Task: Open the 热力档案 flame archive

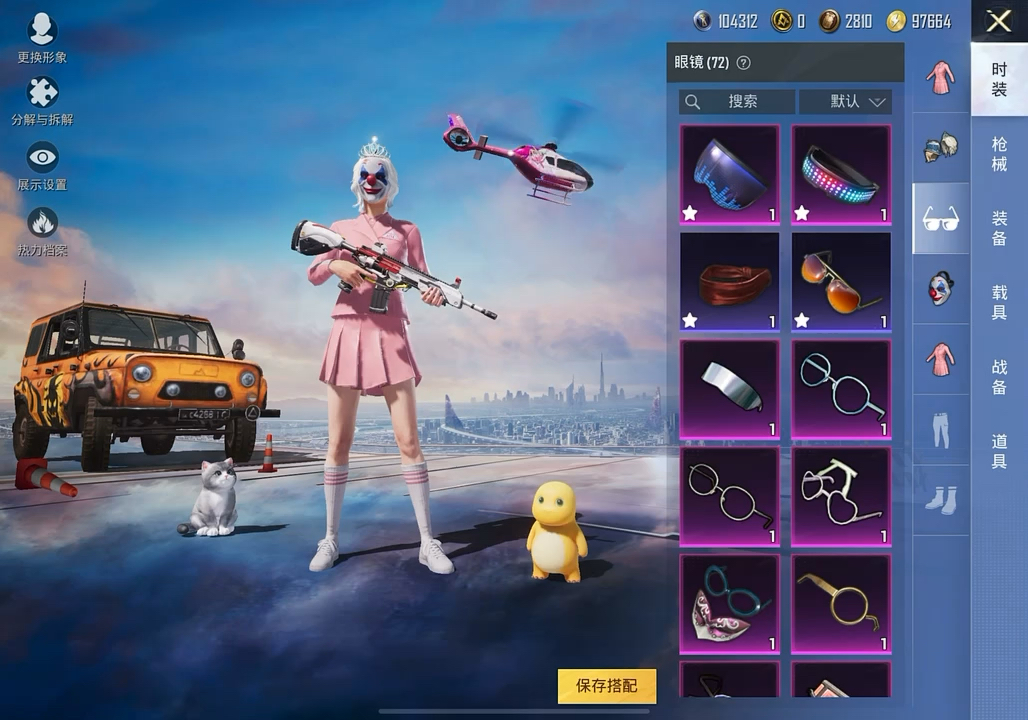Action: tap(42, 230)
